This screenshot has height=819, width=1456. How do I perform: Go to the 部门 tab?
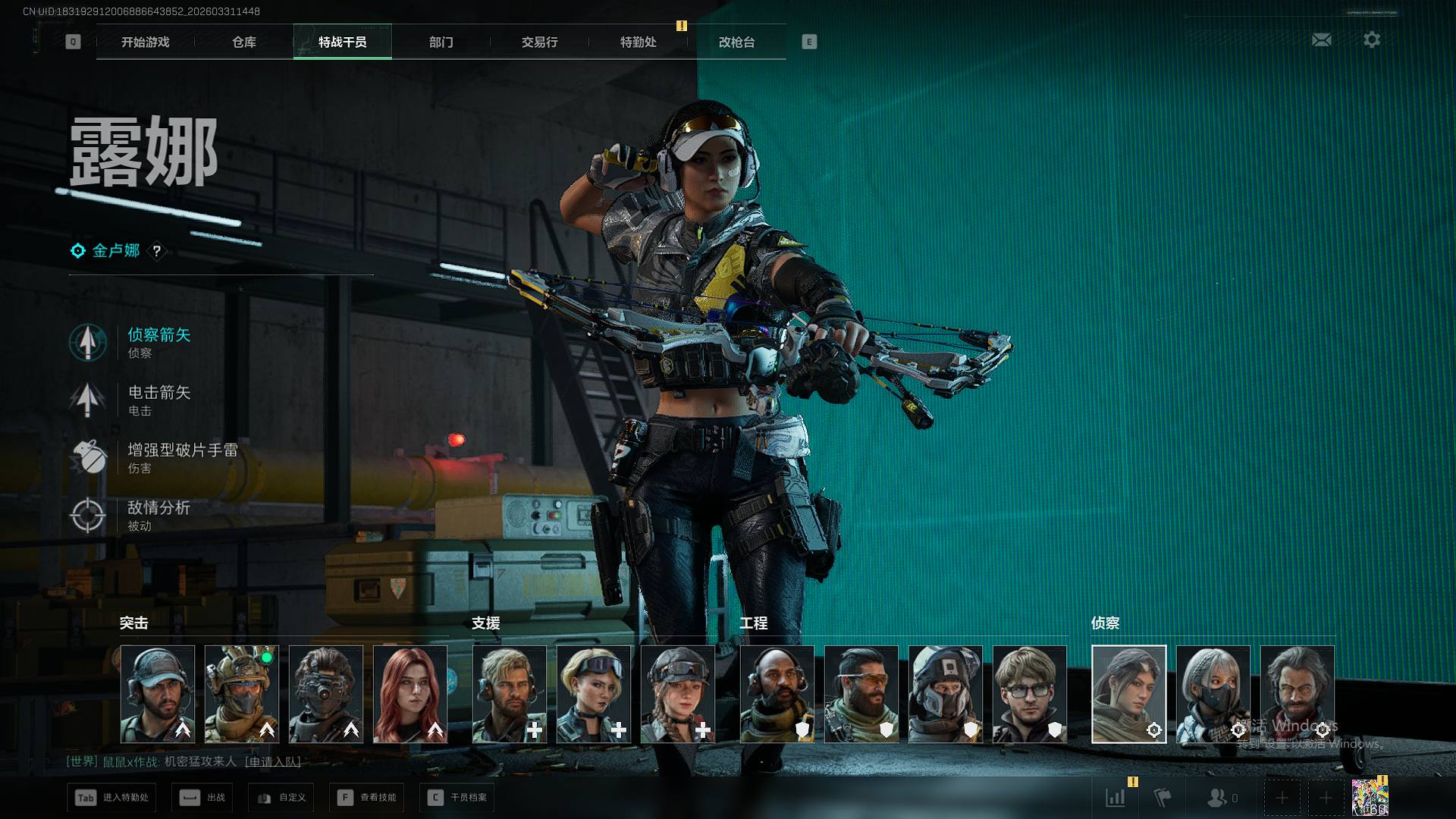441,42
